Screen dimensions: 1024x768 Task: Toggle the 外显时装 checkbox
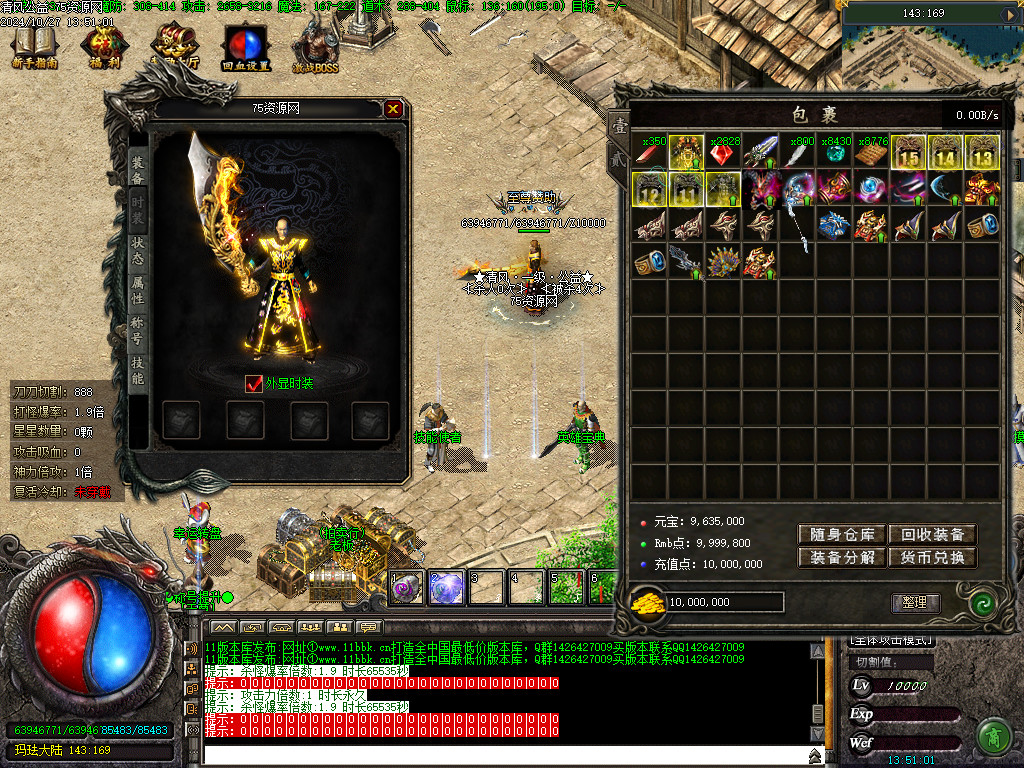[254, 384]
